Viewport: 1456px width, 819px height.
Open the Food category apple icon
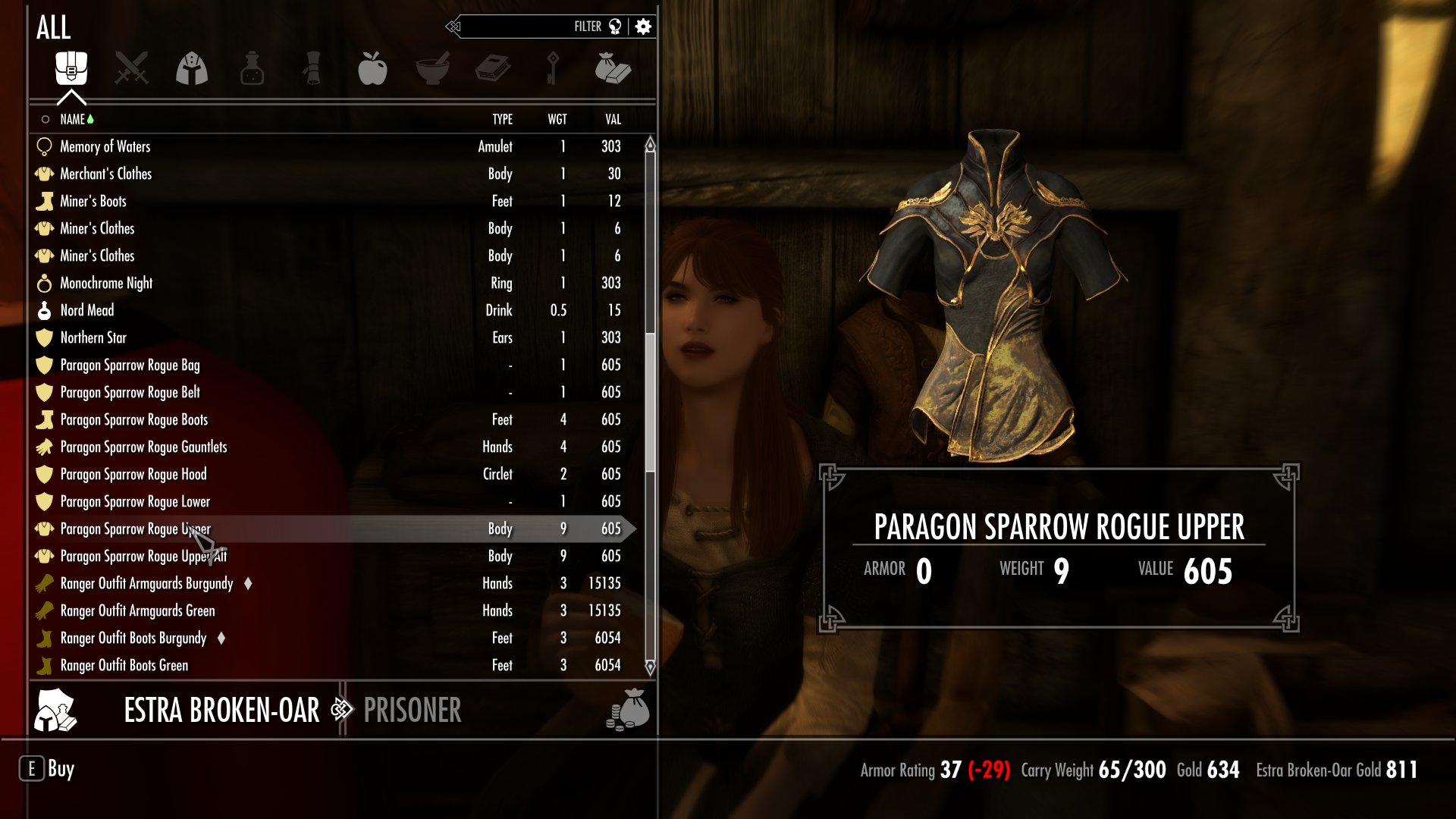[375, 68]
